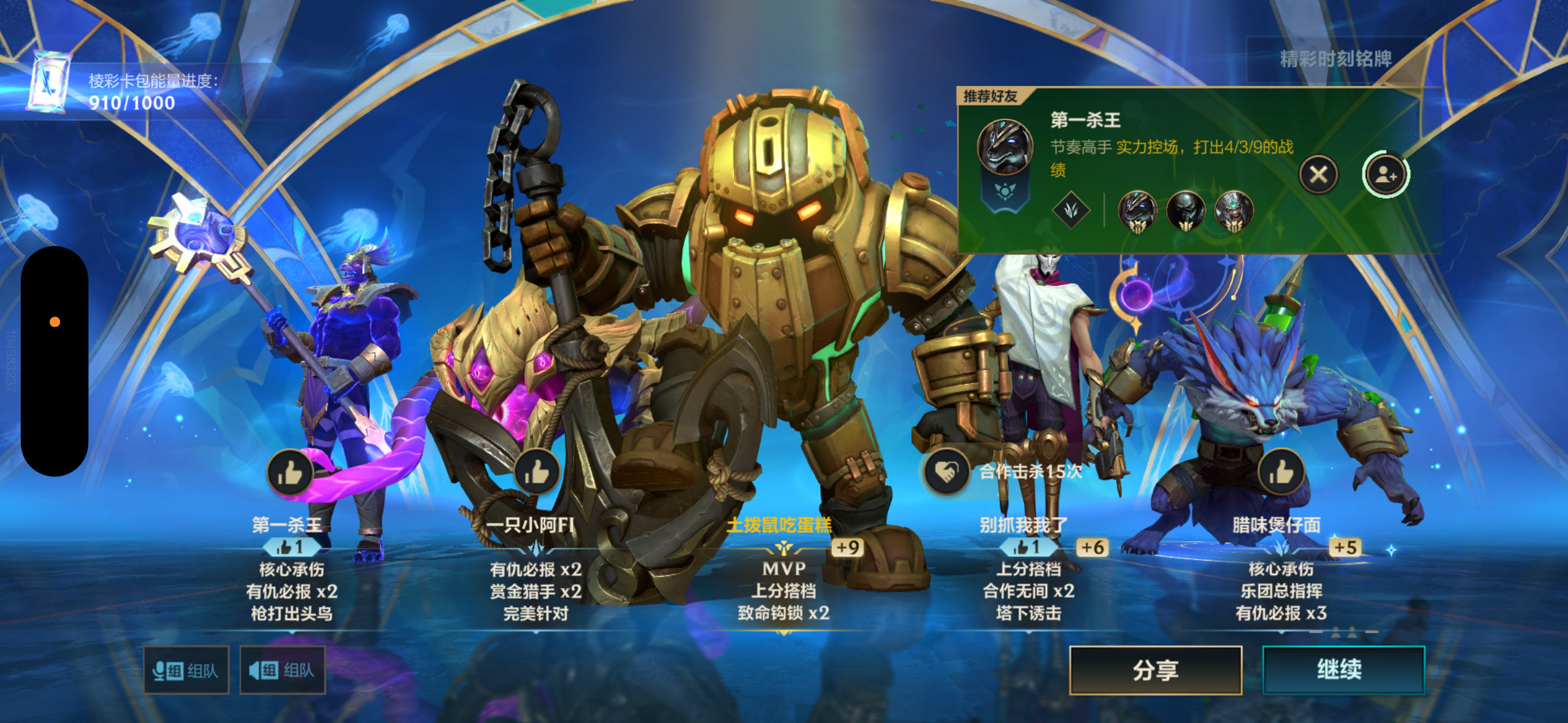This screenshot has width=1568, height=723.
Task: Open the 精彩时刻铭牌 highlights panel
Action: (1335, 59)
